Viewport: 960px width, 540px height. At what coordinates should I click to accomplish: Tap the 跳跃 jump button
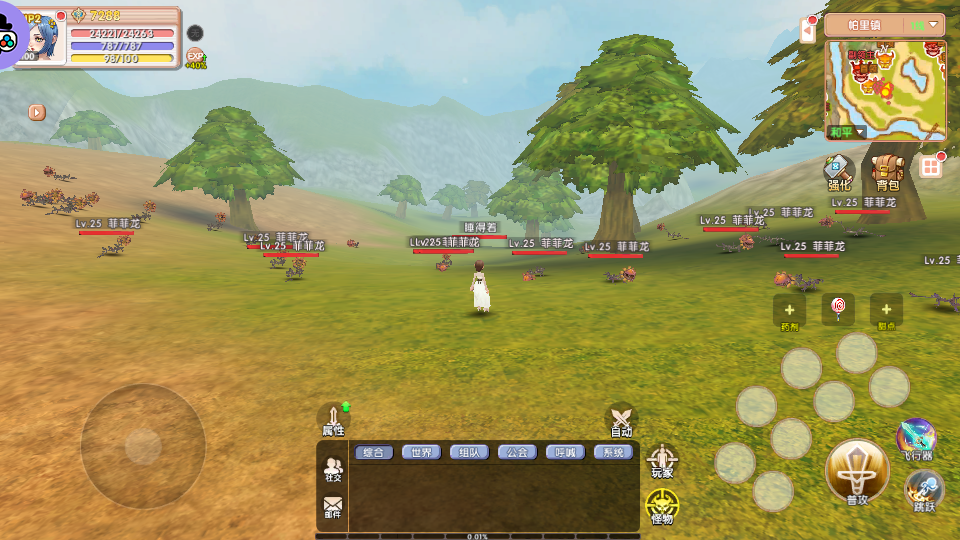tap(924, 491)
